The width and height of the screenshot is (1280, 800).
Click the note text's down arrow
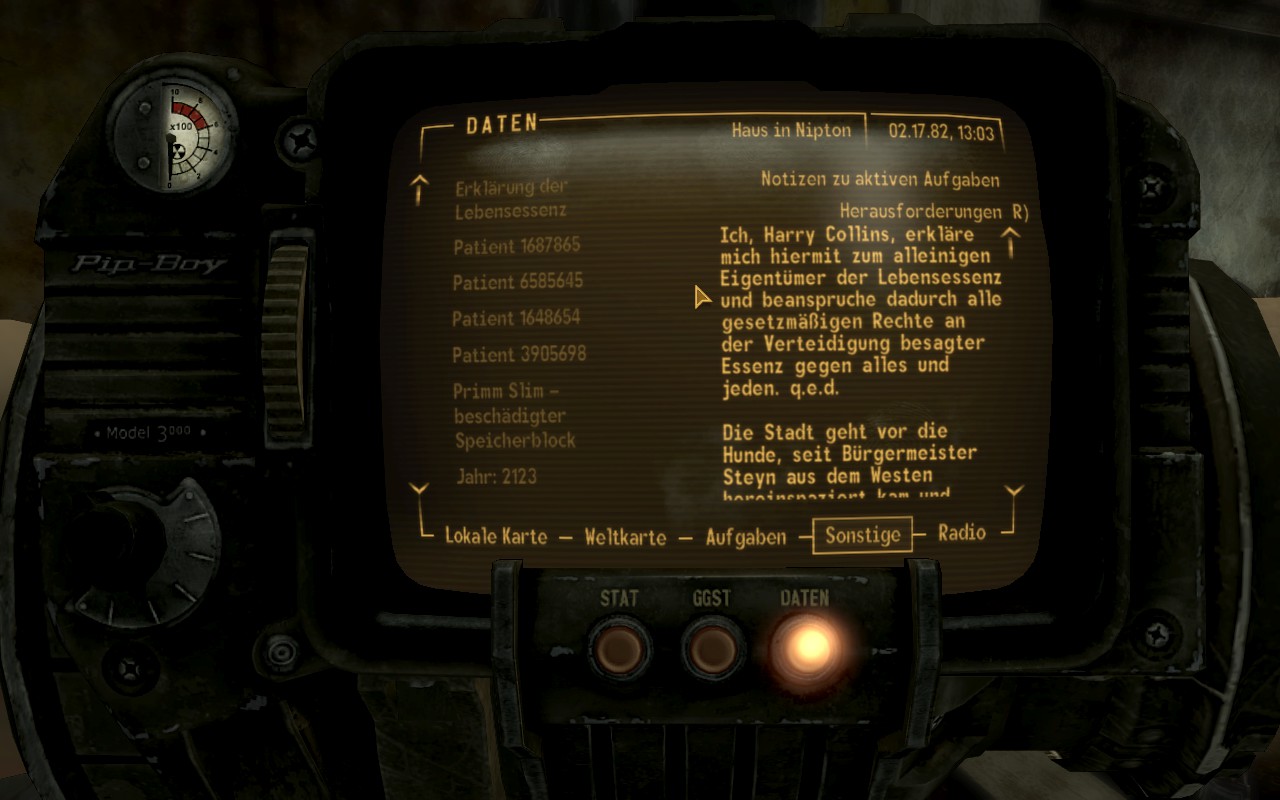1014,493
